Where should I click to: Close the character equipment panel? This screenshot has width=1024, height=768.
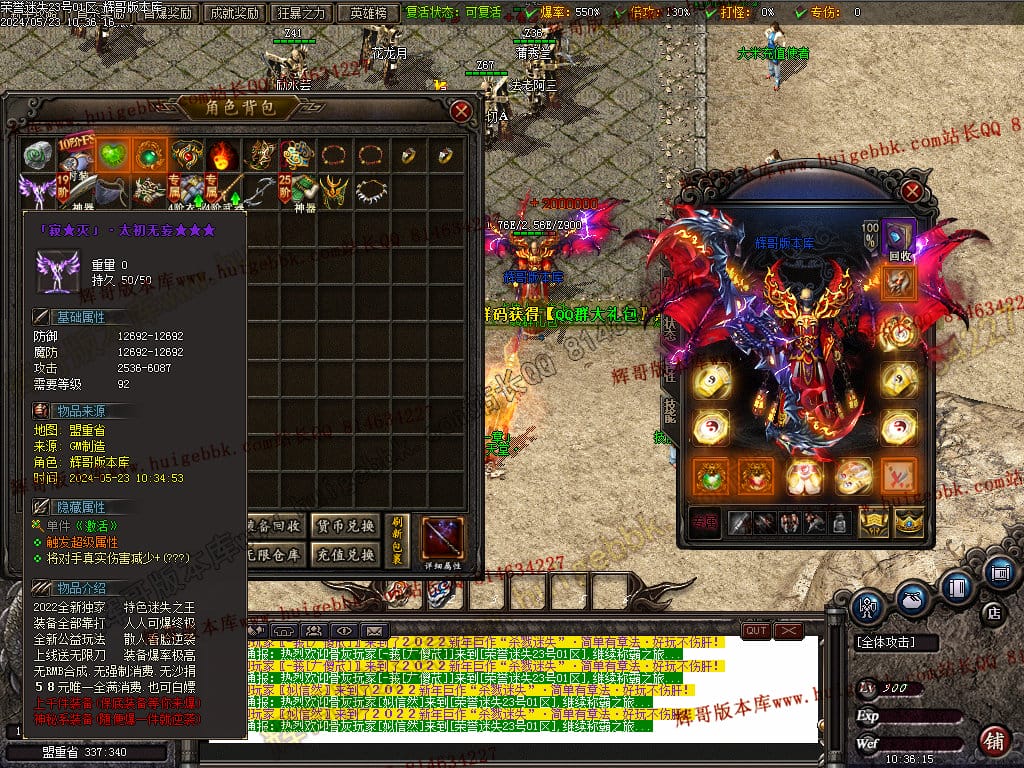coord(911,190)
